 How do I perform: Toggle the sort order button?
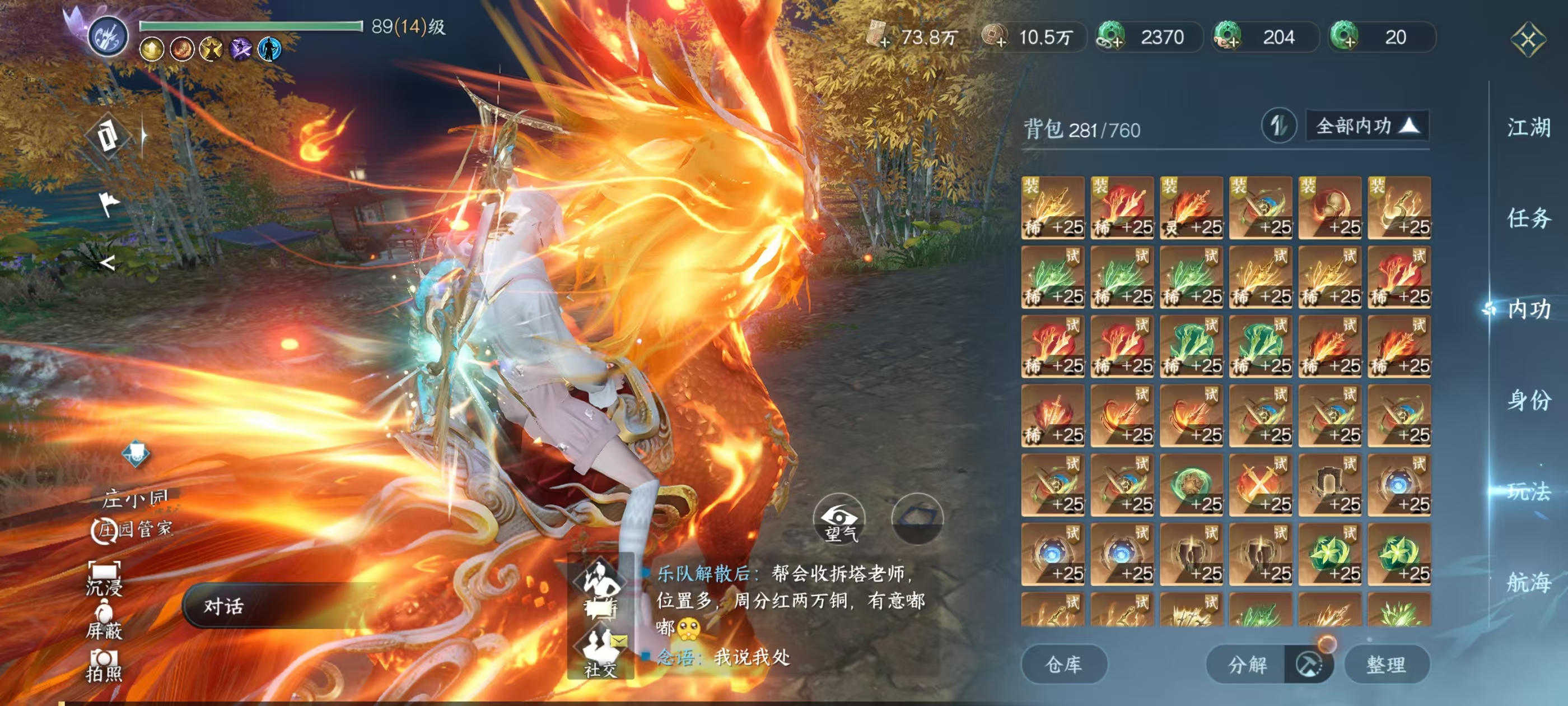point(1278,126)
